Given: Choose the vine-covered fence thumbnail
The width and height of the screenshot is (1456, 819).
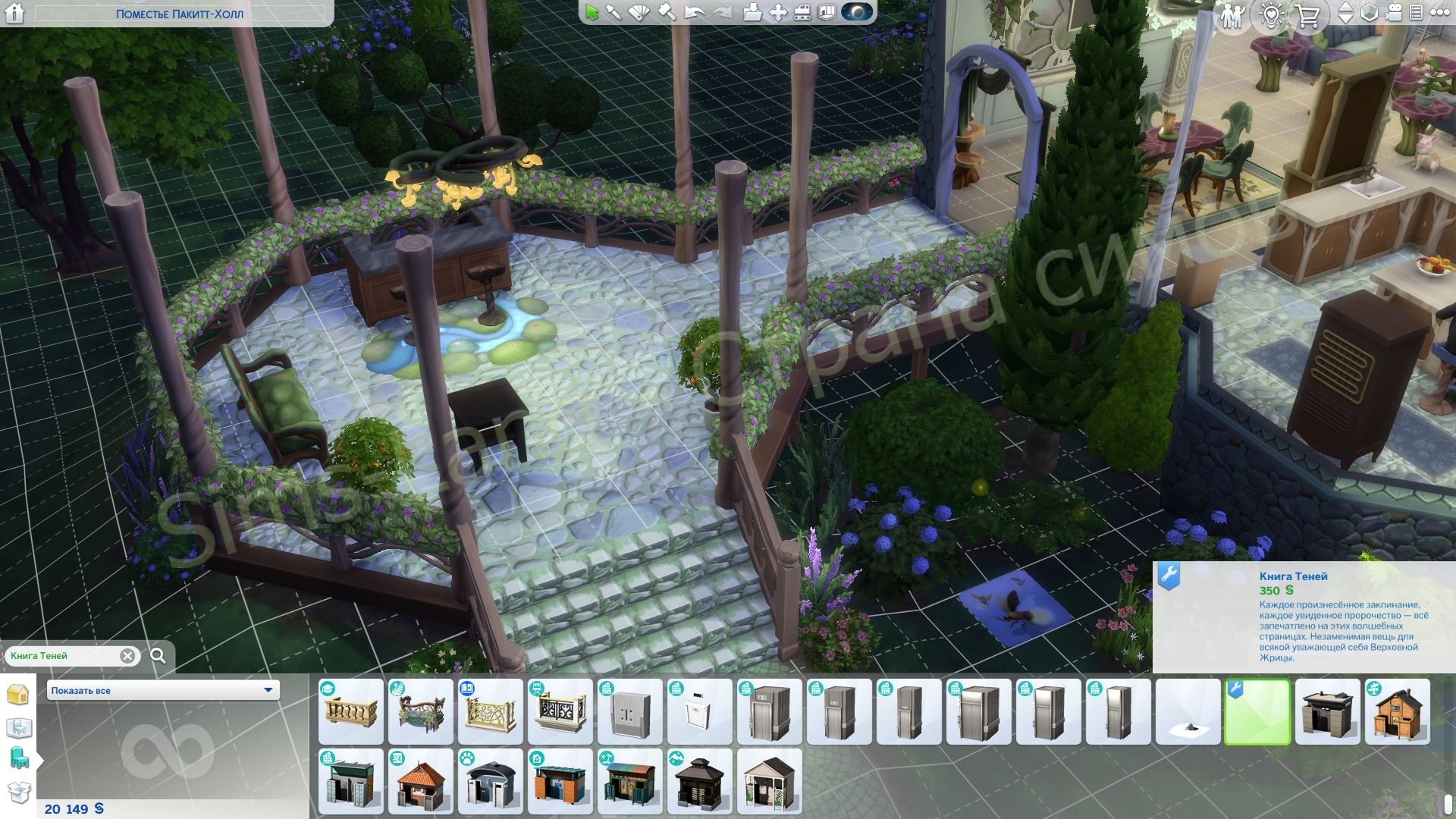Looking at the screenshot, I should pyautogui.click(x=420, y=712).
